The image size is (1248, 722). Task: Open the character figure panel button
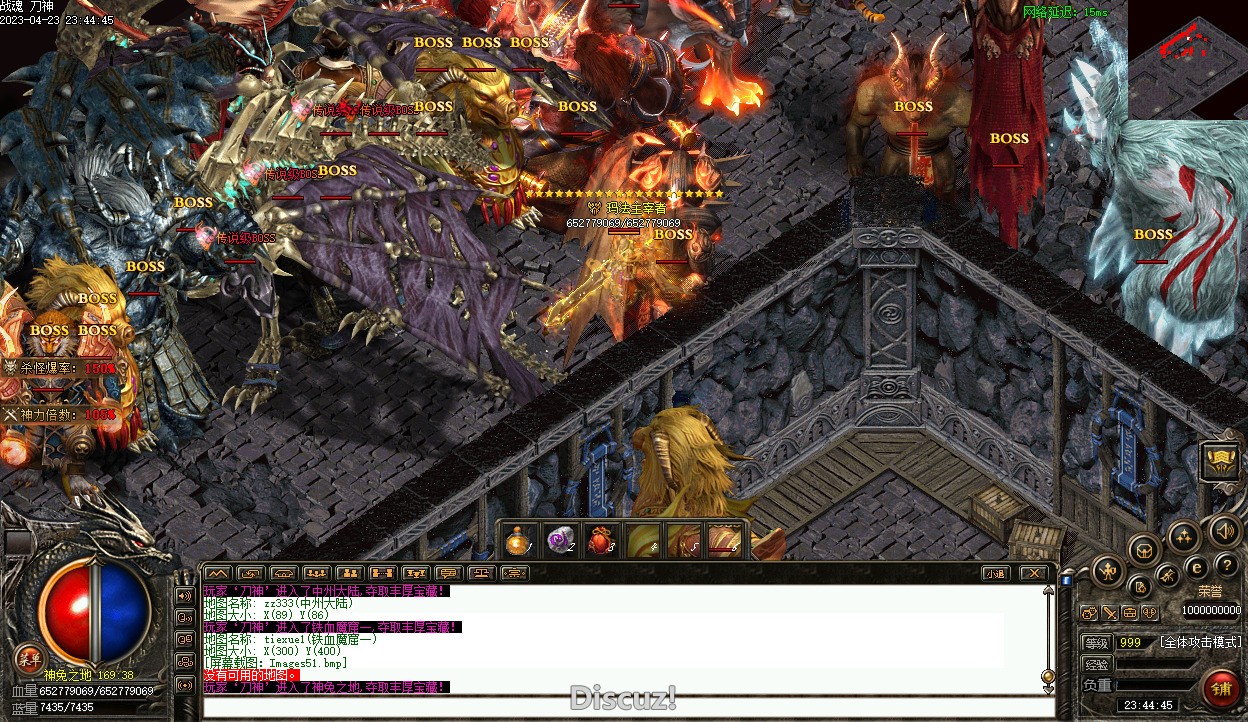click(1107, 572)
